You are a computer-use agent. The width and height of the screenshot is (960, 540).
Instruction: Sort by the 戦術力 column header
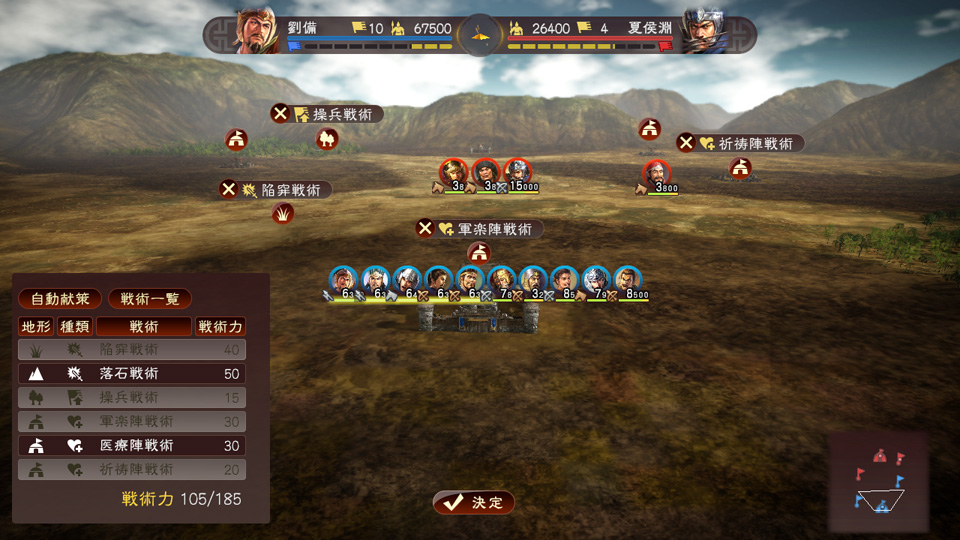220,326
